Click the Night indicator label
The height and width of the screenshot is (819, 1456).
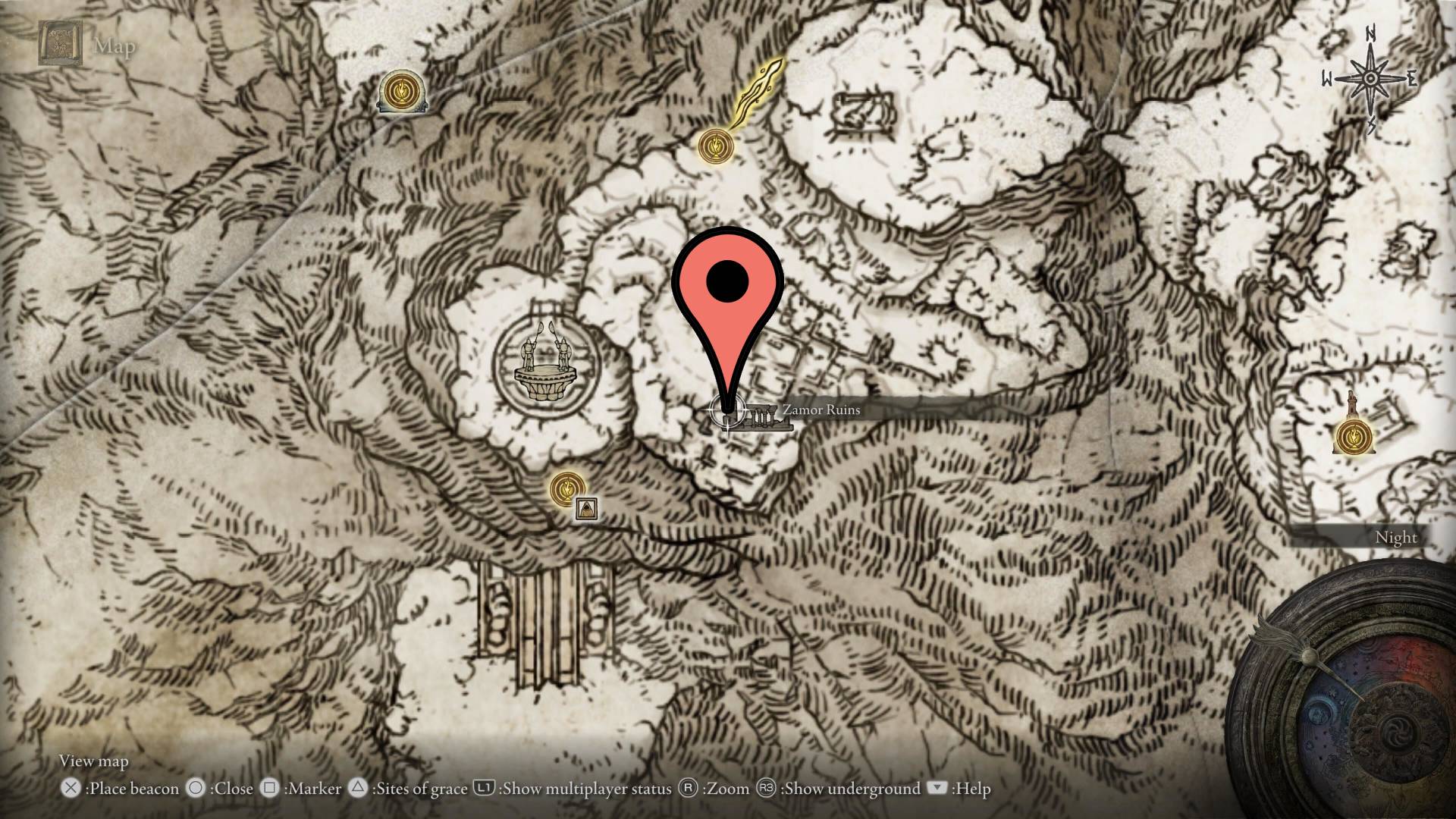pos(1396,537)
